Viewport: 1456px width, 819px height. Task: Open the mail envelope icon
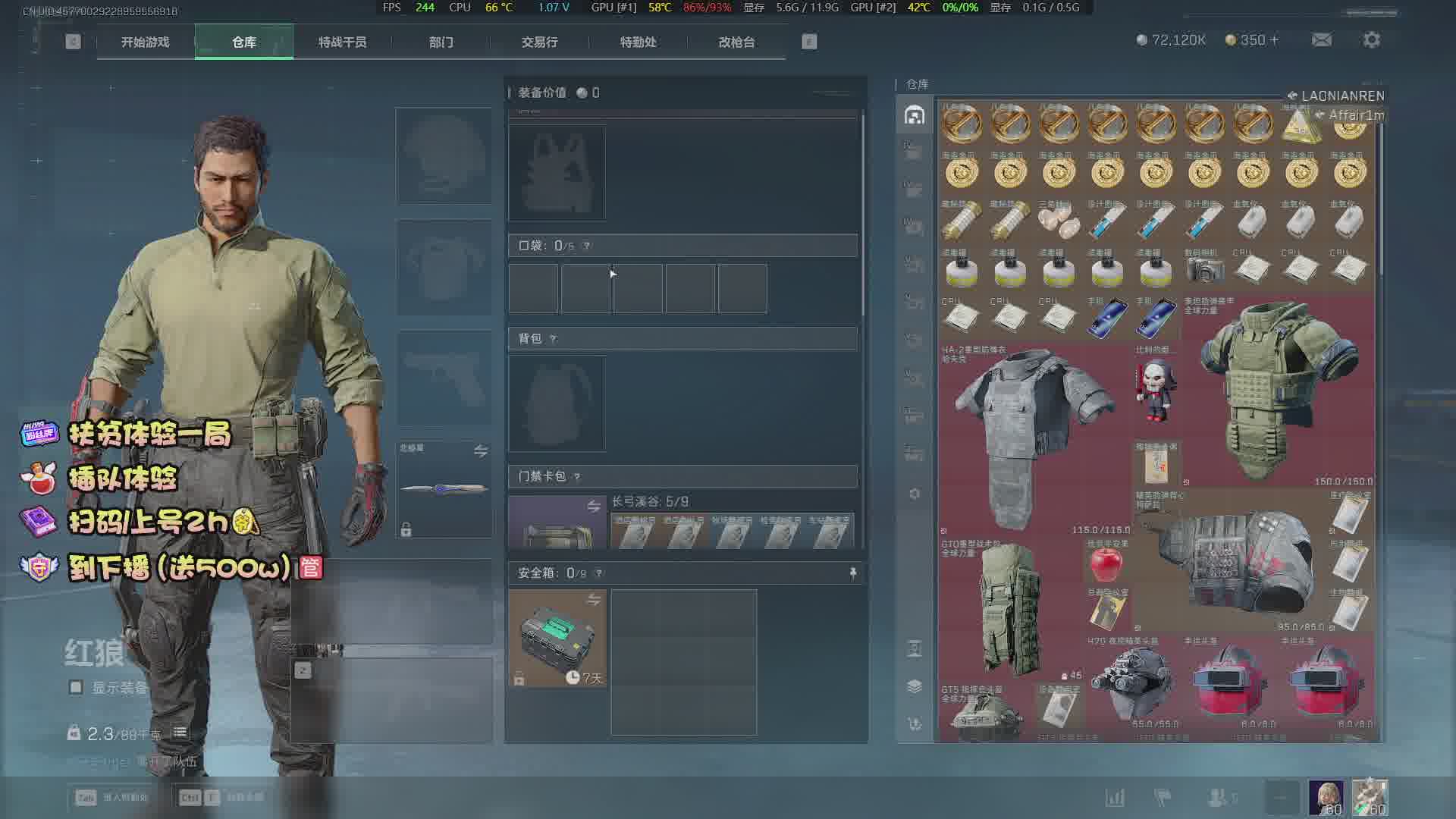(1321, 40)
